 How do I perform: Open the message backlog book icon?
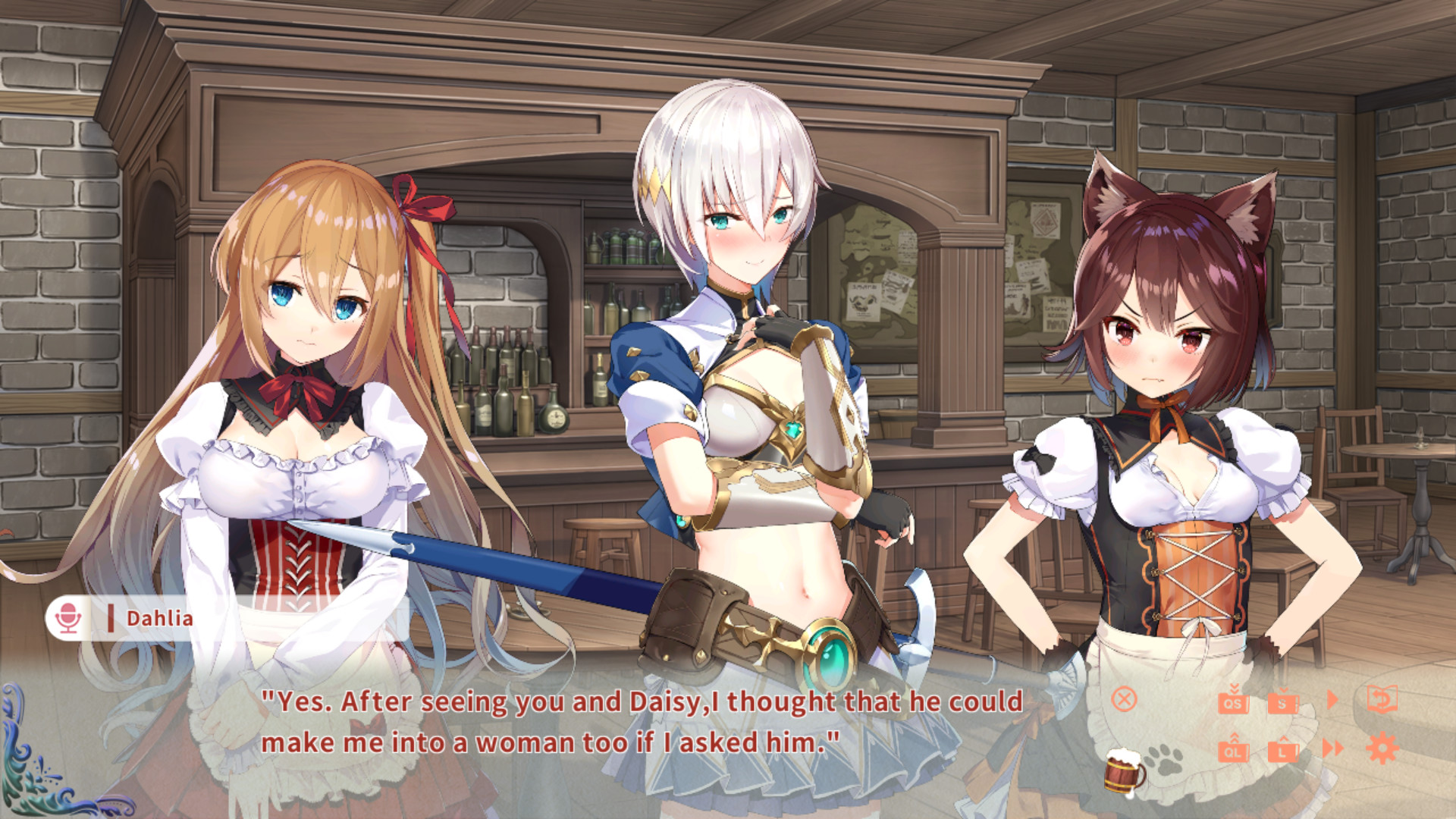(x=1382, y=699)
